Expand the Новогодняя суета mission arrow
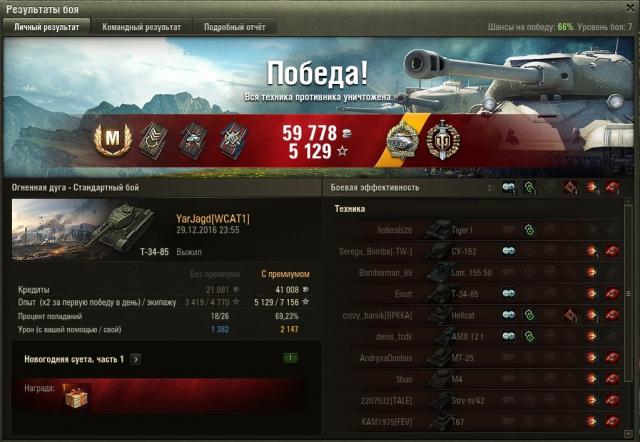Screen dimensions: 640x442 point(135,358)
